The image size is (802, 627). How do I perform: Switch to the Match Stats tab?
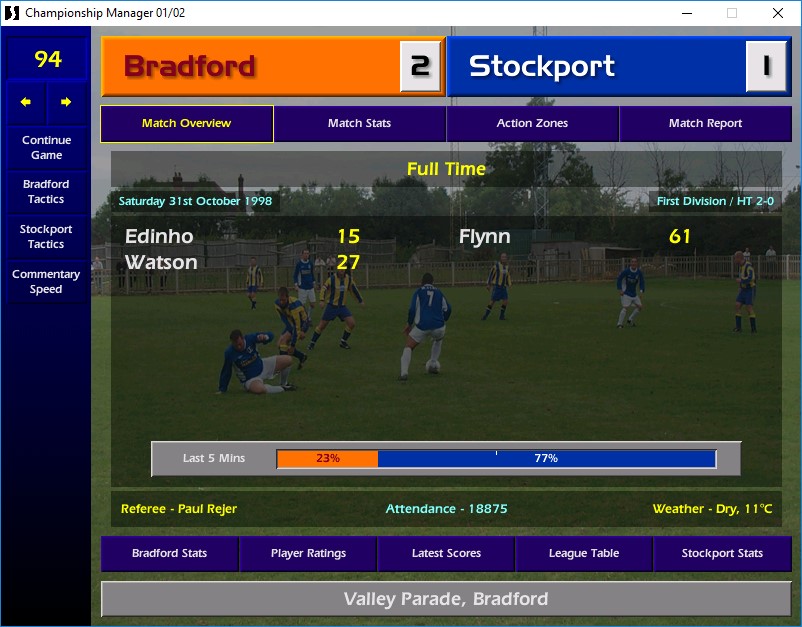[x=360, y=124]
